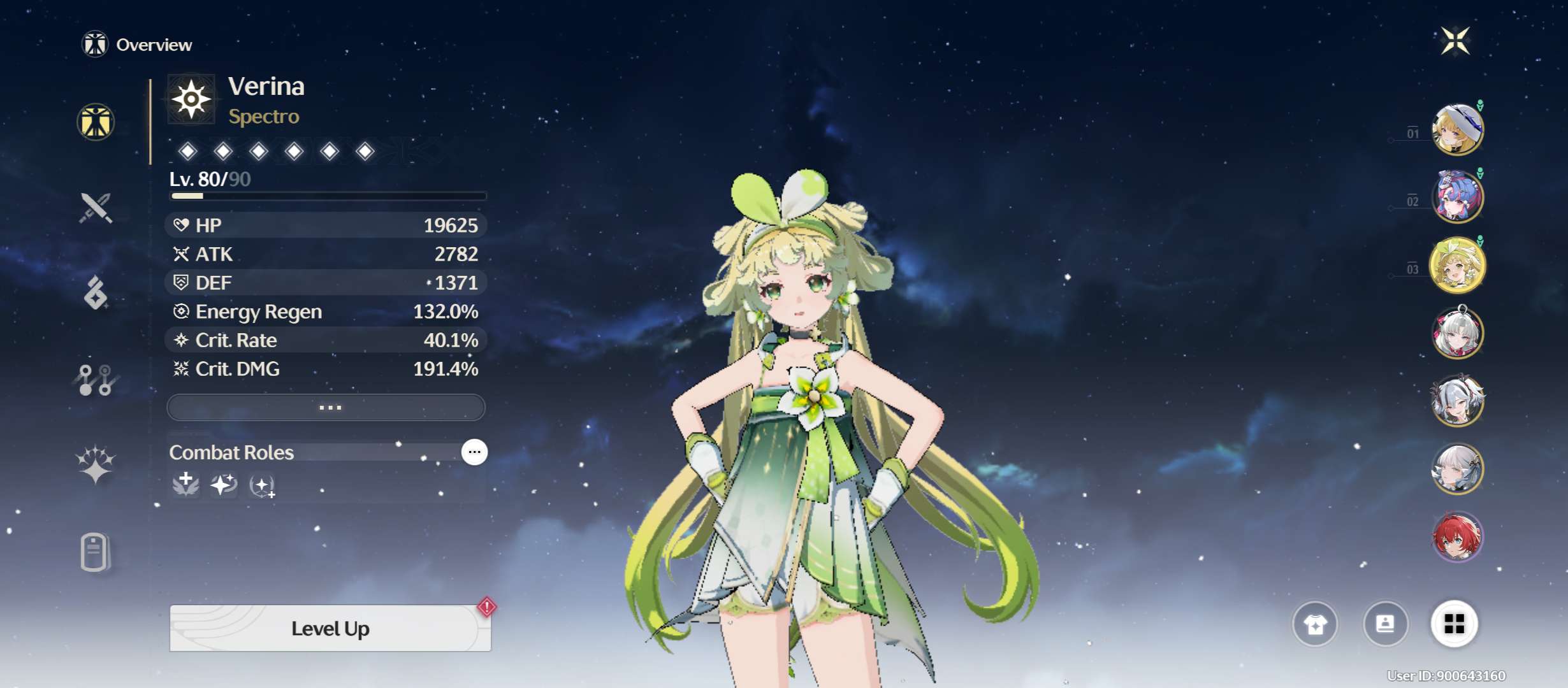1568x688 pixels.
Task: Select Verina's portrait in slot 03
Action: click(1458, 265)
